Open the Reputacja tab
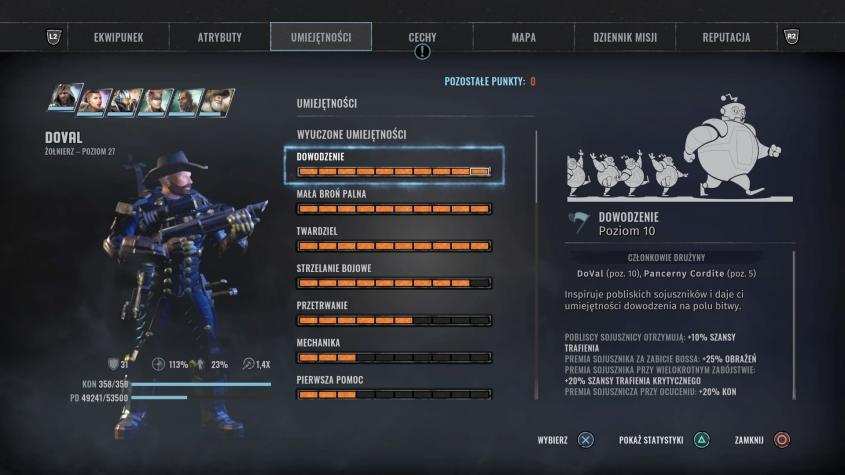Viewport: 845px width, 475px height. [x=726, y=37]
